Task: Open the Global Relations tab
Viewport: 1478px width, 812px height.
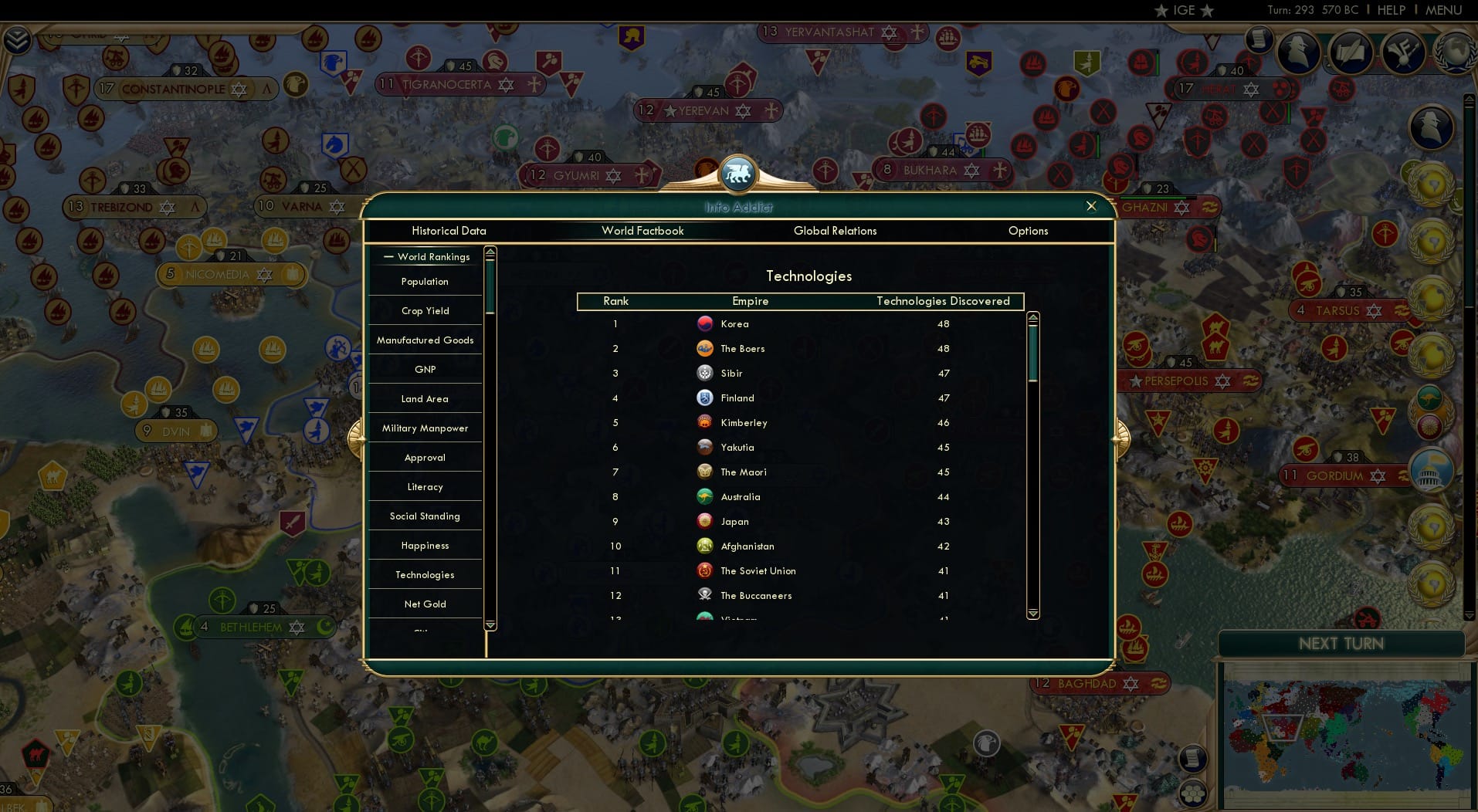Action: pos(835,231)
